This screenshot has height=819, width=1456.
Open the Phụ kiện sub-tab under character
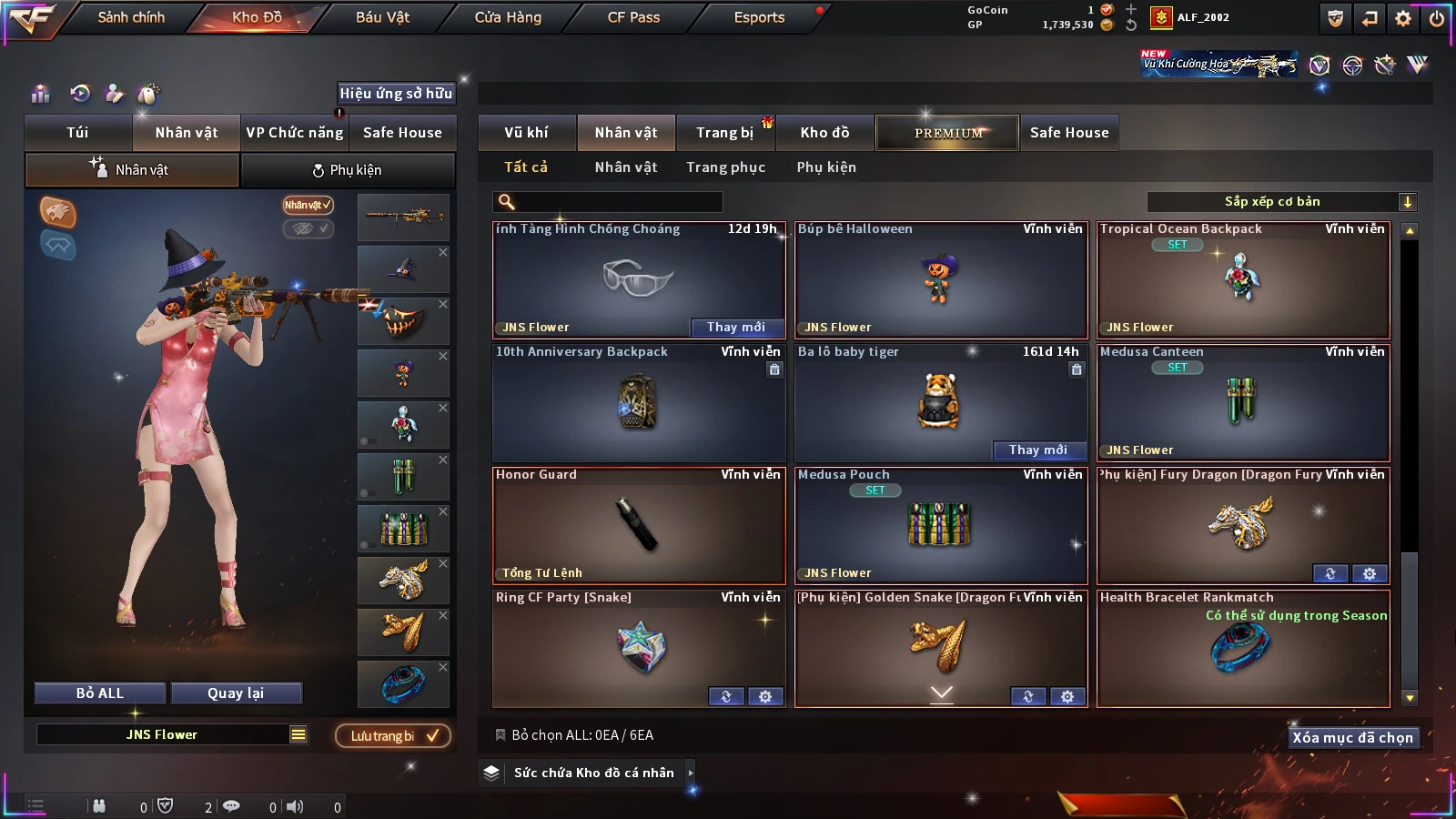pyautogui.click(x=347, y=170)
